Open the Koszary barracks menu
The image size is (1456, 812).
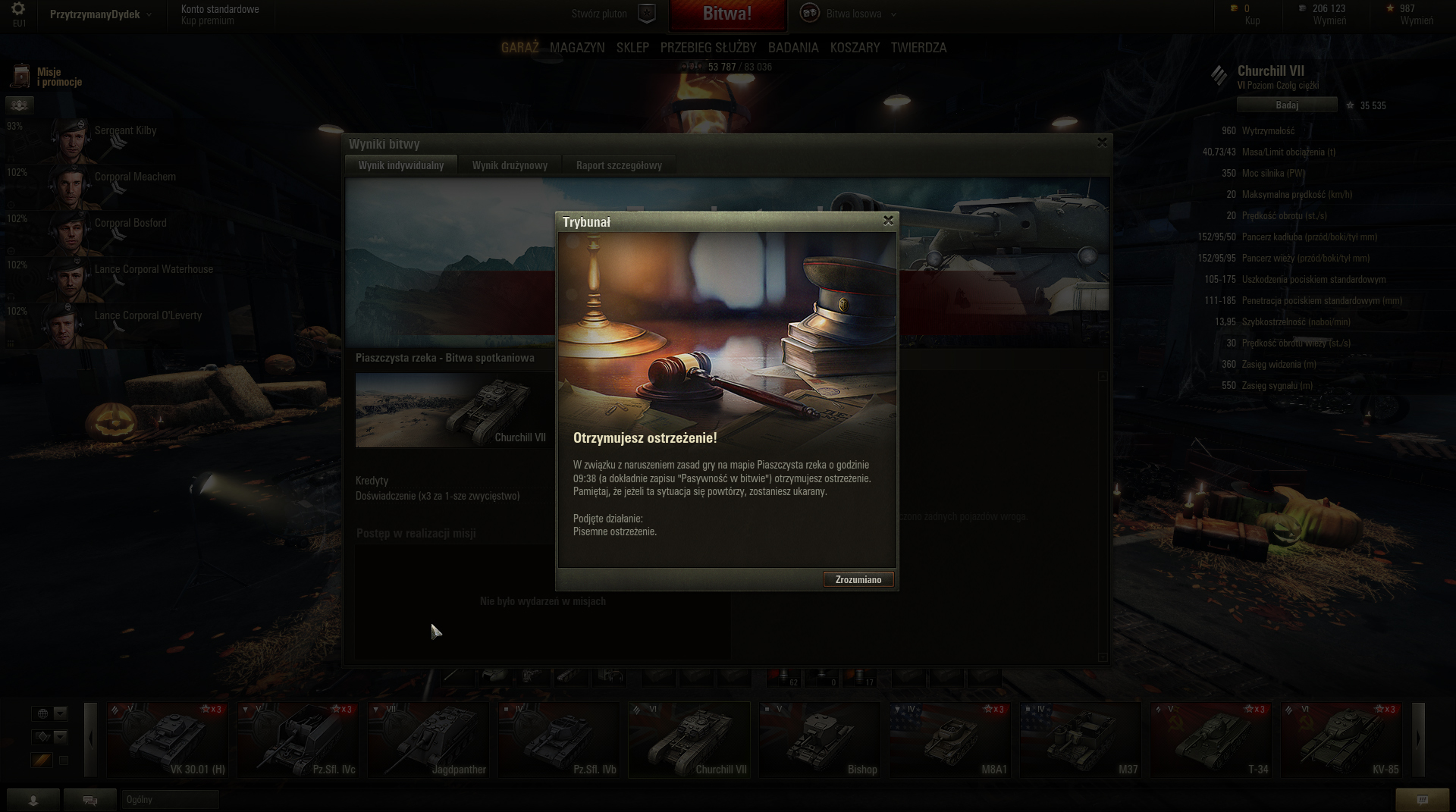click(855, 48)
